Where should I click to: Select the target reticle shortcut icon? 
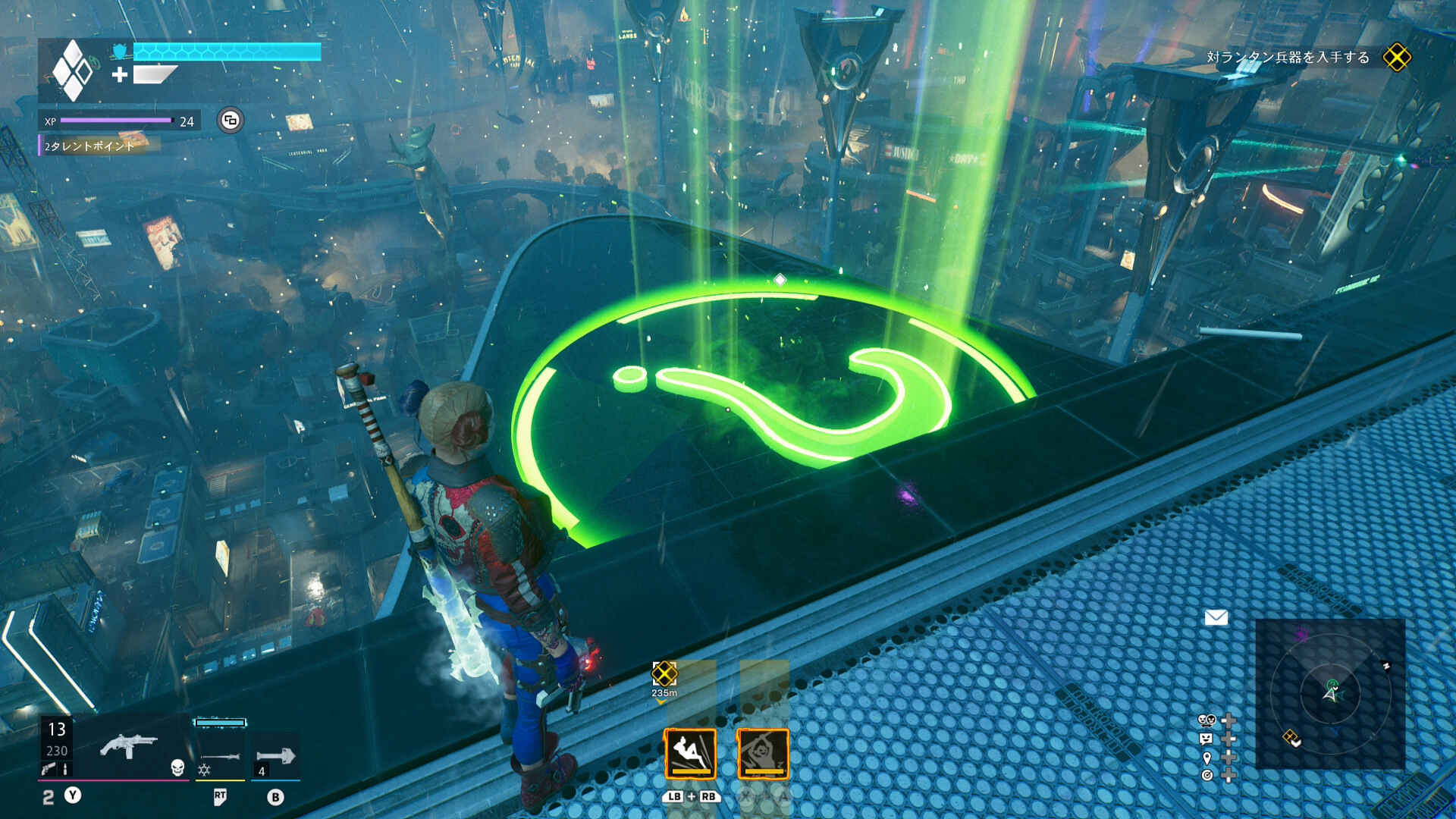pos(1207,775)
